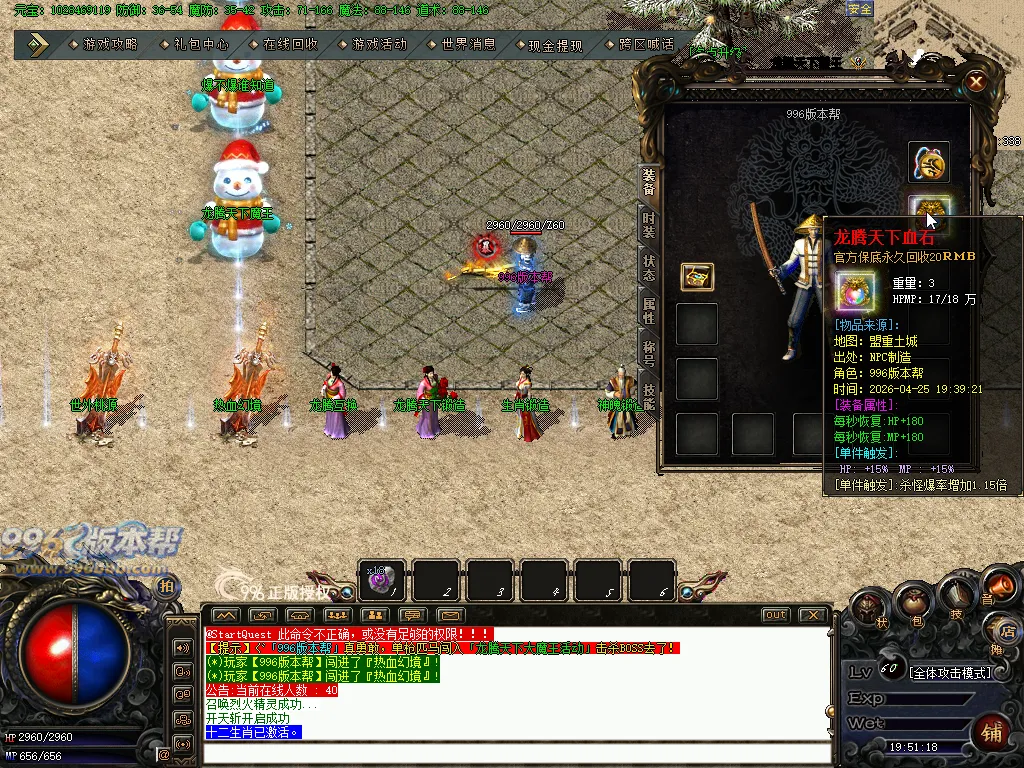Screen dimensions: 1024x768
Task: Use the item in hotbar slot 1
Action: pyautogui.click(x=381, y=580)
